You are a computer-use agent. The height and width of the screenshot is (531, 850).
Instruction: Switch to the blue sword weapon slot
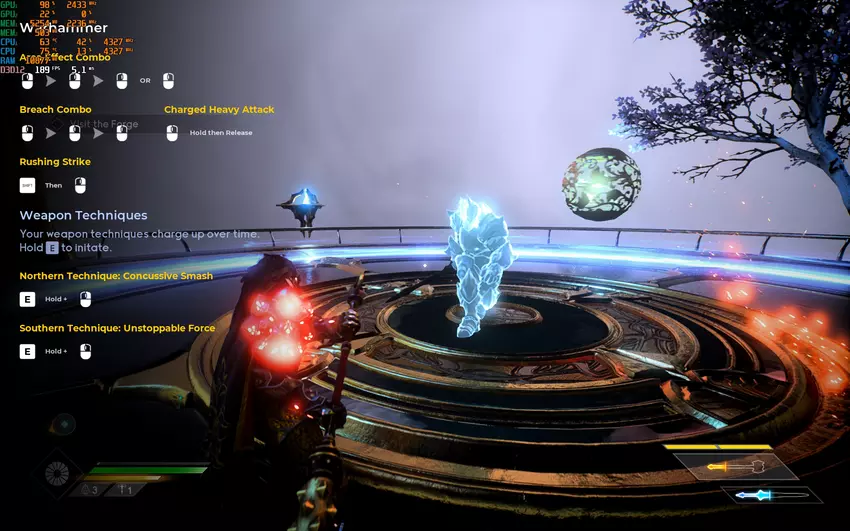click(x=771, y=494)
